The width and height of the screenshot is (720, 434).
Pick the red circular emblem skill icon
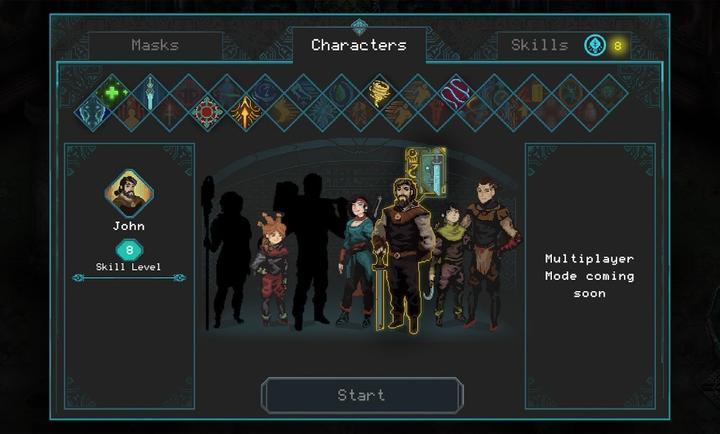click(x=208, y=112)
